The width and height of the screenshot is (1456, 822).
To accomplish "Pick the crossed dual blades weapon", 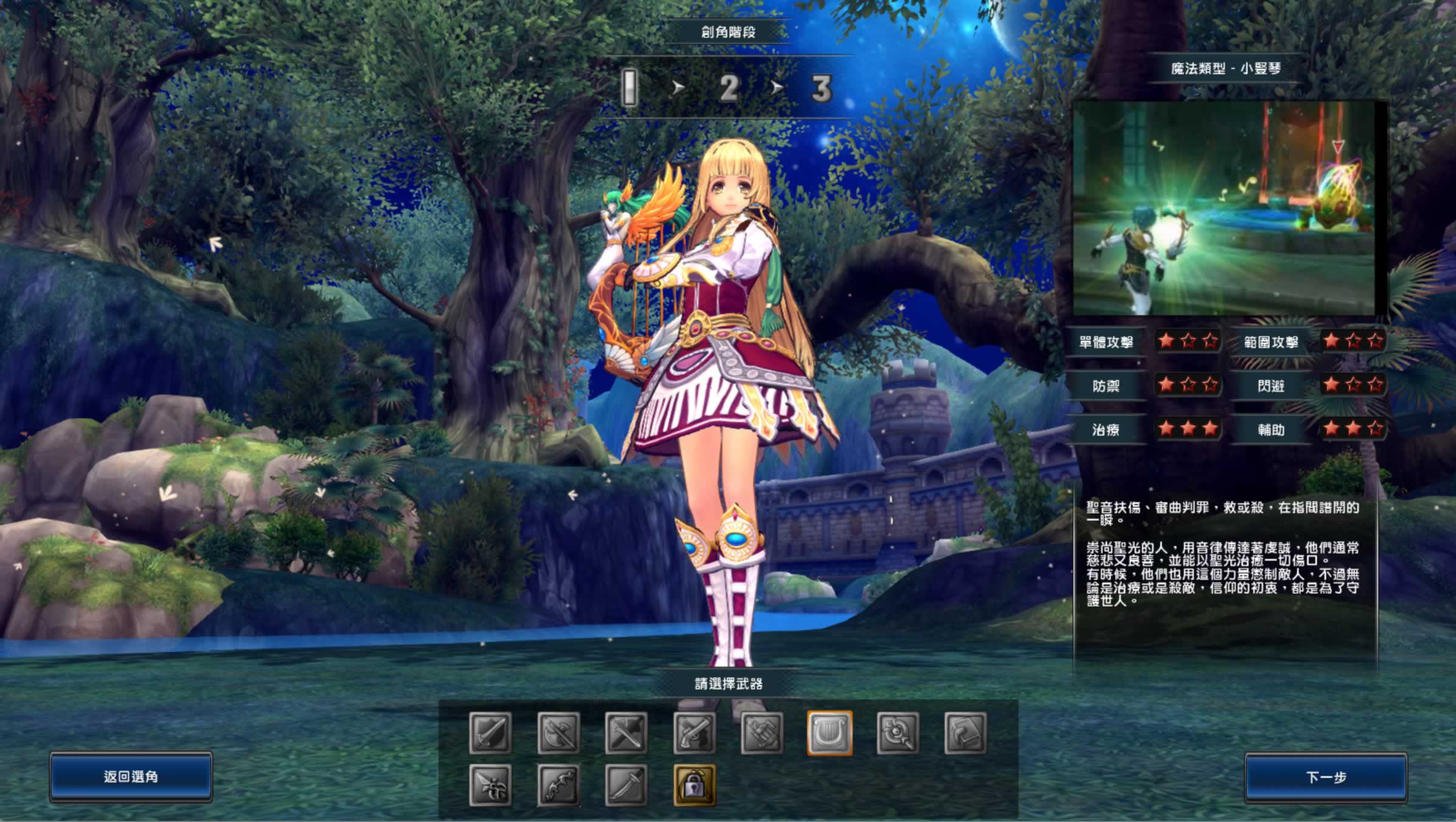I will pyautogui.click(x=626, y=733).
